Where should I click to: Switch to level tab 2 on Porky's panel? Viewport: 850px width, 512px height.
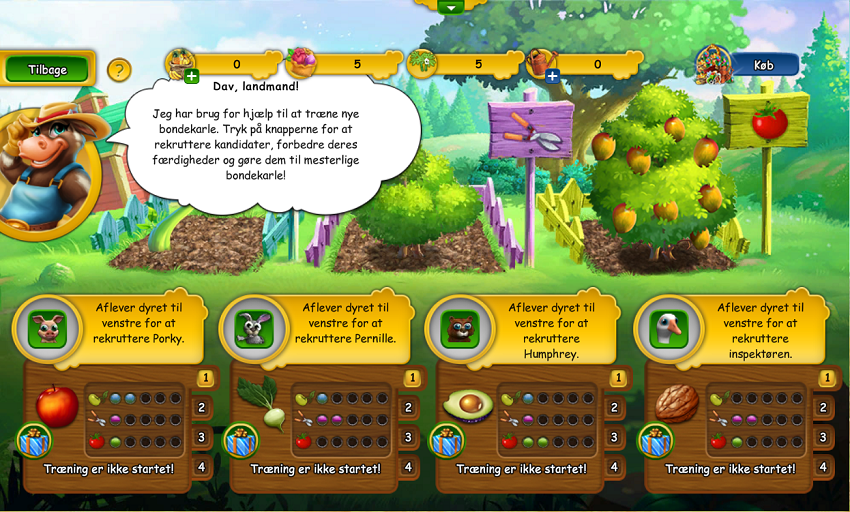(x=201, y=407)
